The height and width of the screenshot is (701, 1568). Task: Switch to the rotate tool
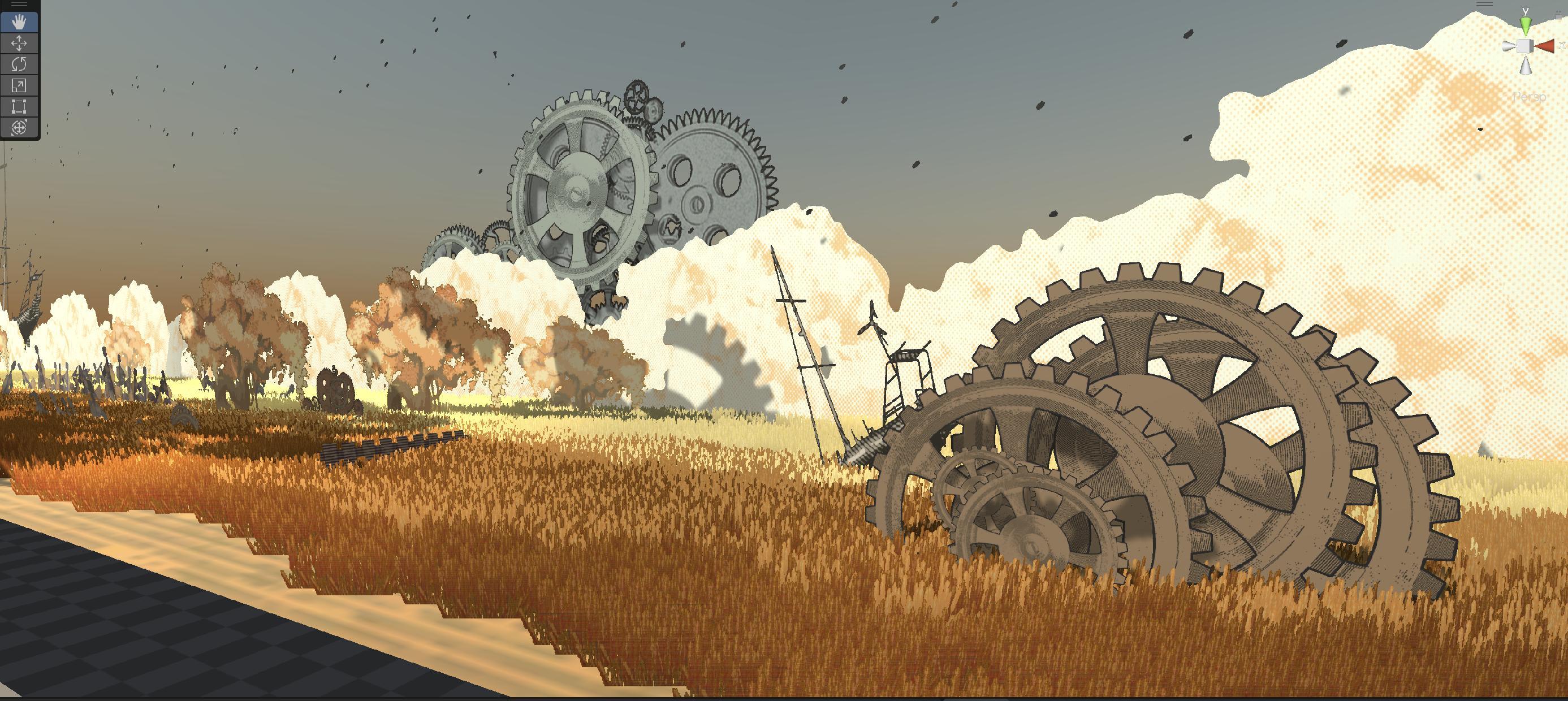[x=19, y=64]
